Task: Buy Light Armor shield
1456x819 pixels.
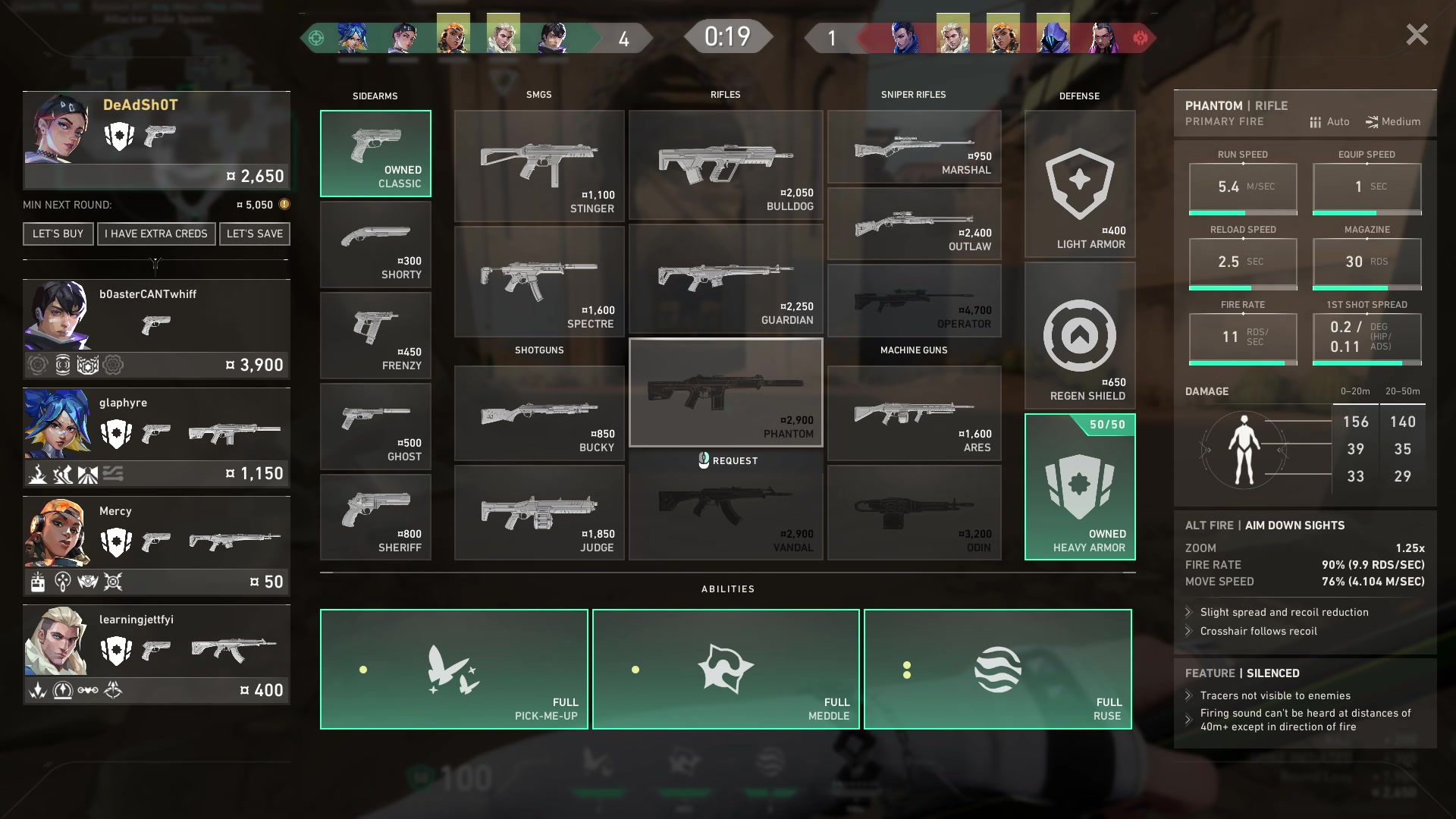Action: pos(1079,184)
